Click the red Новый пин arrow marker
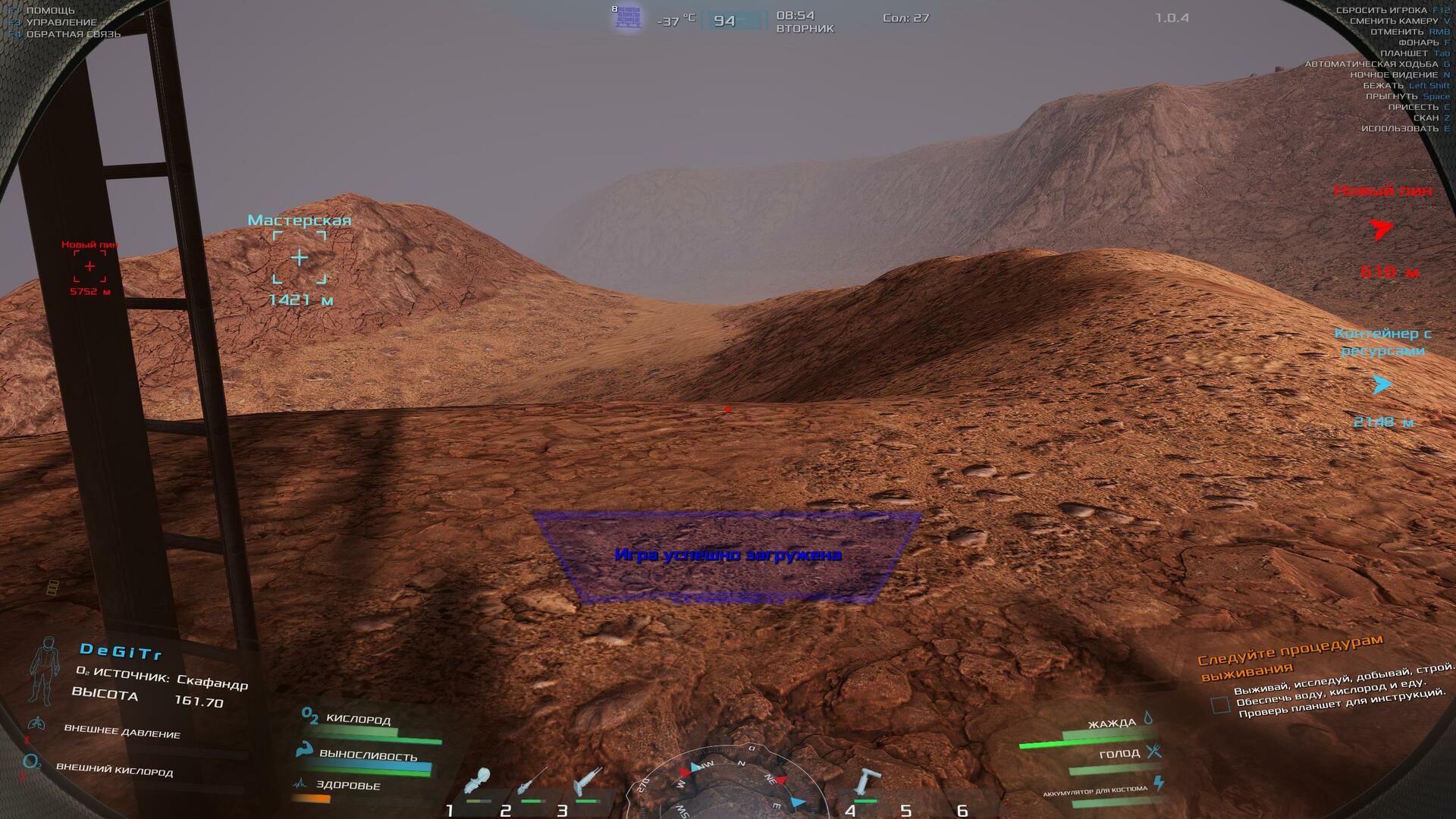Viewport: 1456px width, 819px height. pos(1382,229)
